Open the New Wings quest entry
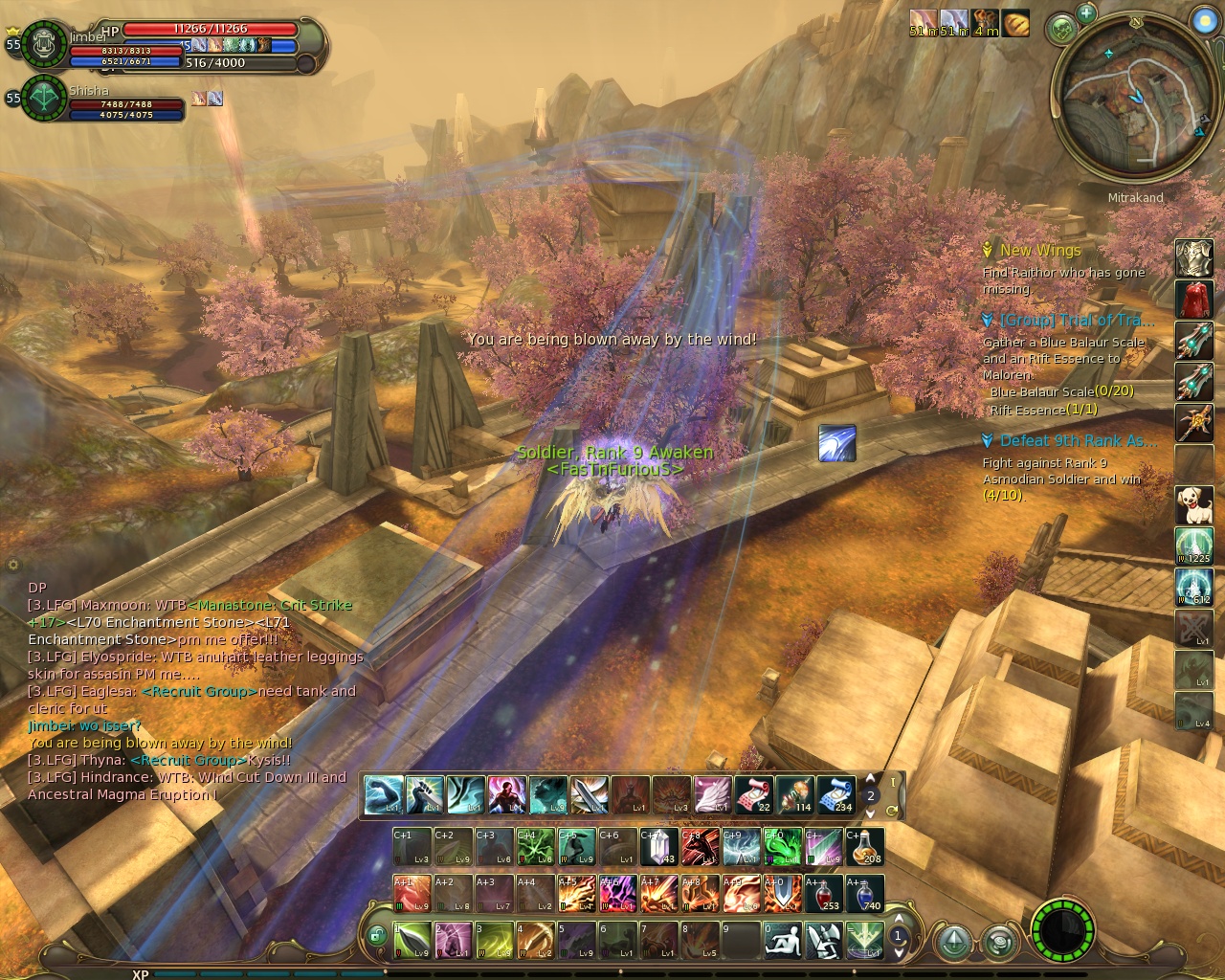1225x980 pixels. pyautogui.click(x=1039, y=251)
